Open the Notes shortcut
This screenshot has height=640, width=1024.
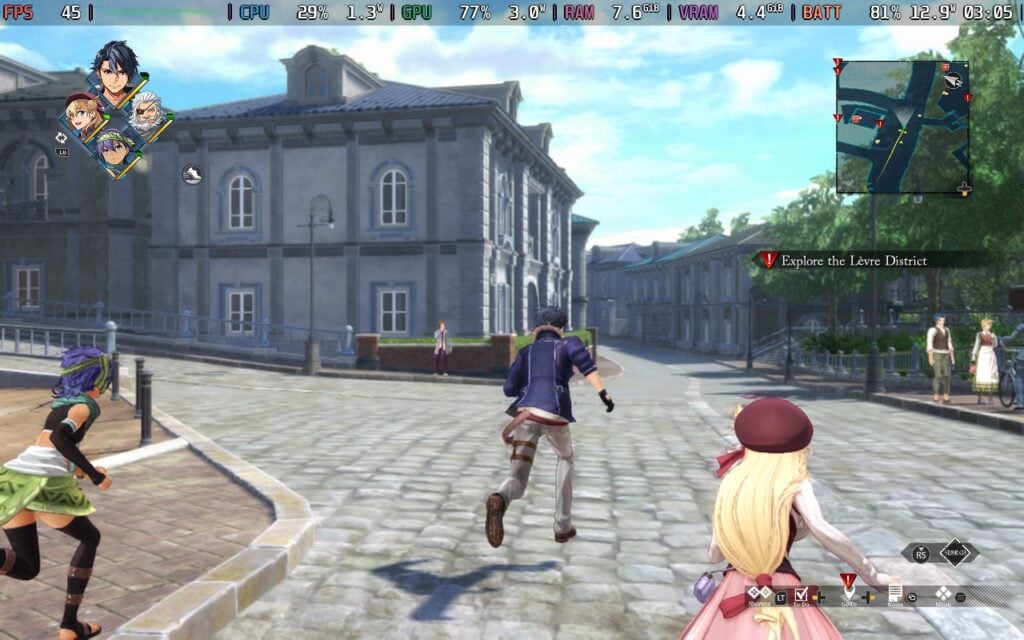pyautogui.click(x=895, y=593)
